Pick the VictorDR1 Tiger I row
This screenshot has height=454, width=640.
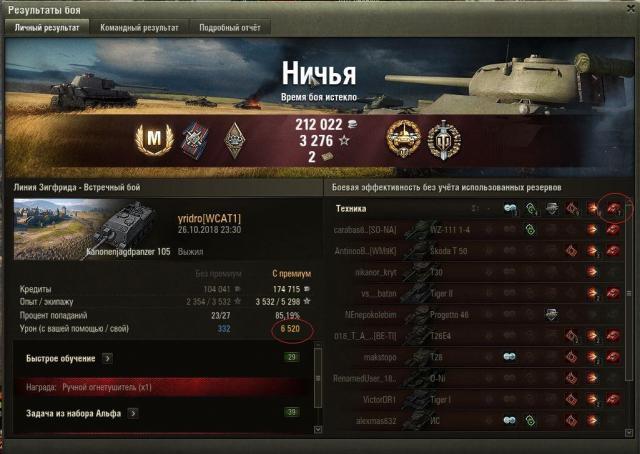tap(470, 399)
